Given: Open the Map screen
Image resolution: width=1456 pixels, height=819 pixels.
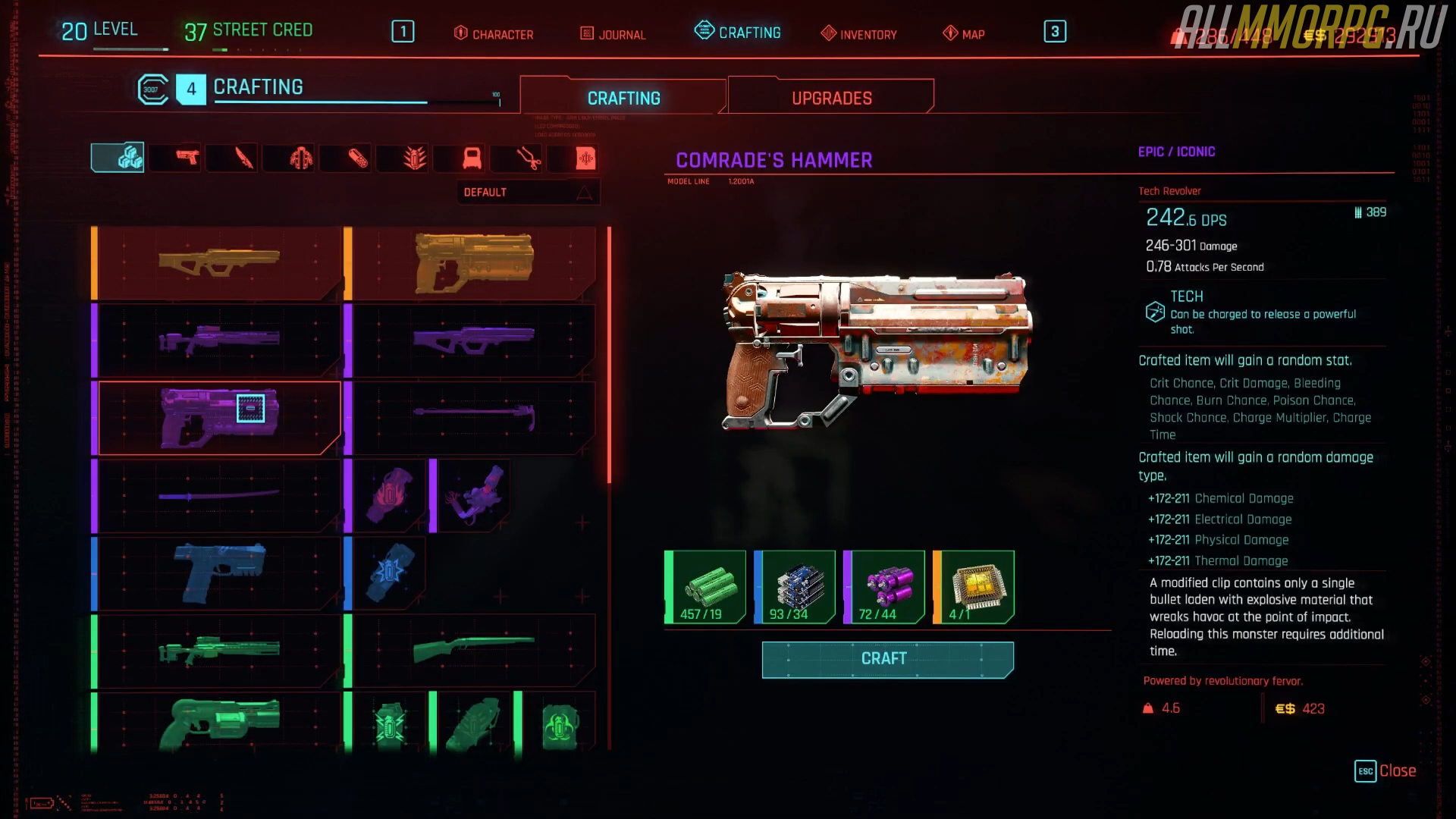Looking at the screenshot, I should tap(964, 34).
